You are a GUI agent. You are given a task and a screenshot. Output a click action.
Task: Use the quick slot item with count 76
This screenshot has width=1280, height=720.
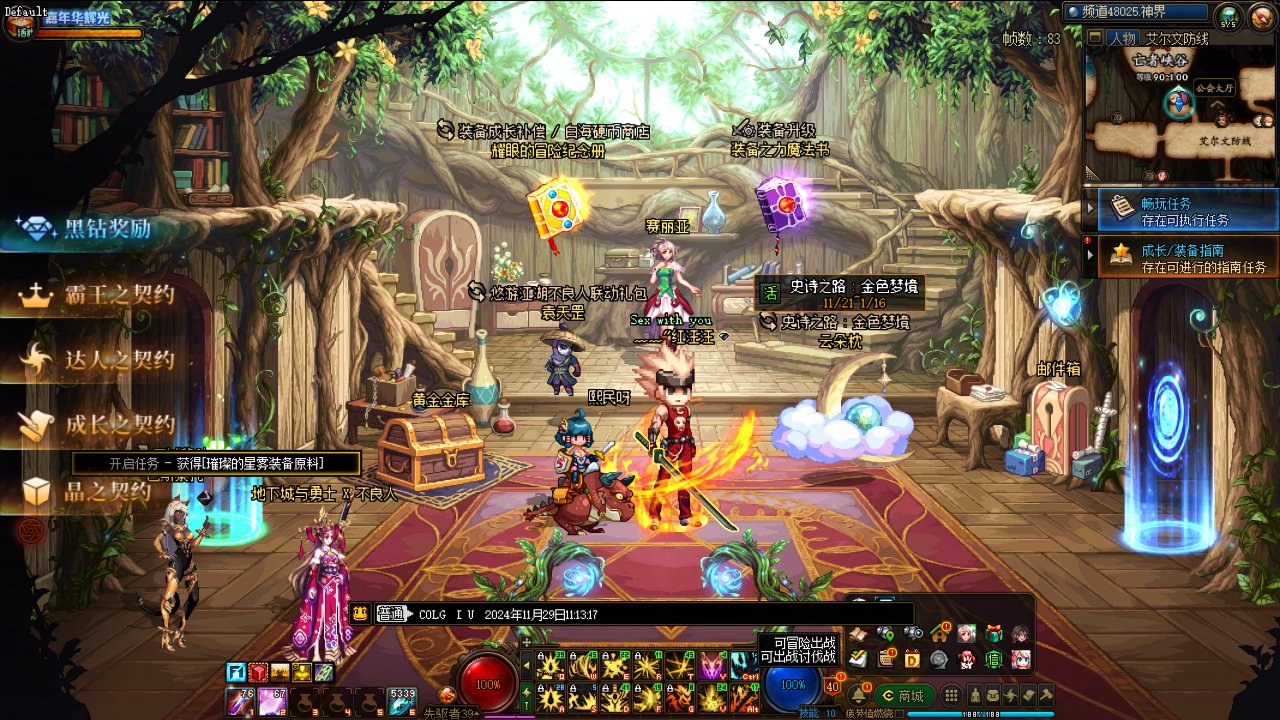[x=241, y=701]
